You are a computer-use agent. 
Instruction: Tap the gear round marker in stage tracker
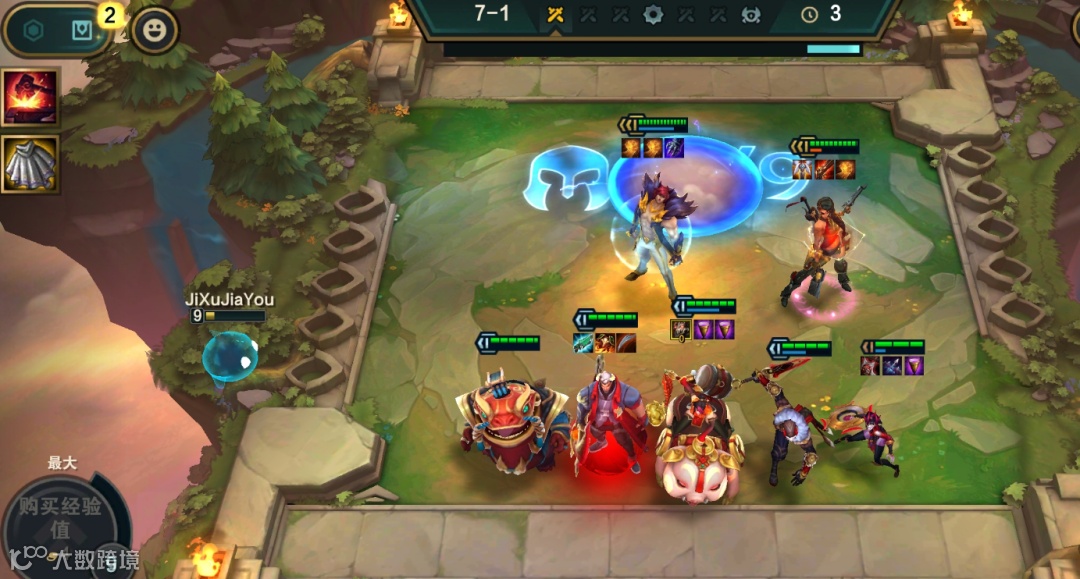(653, 15)
